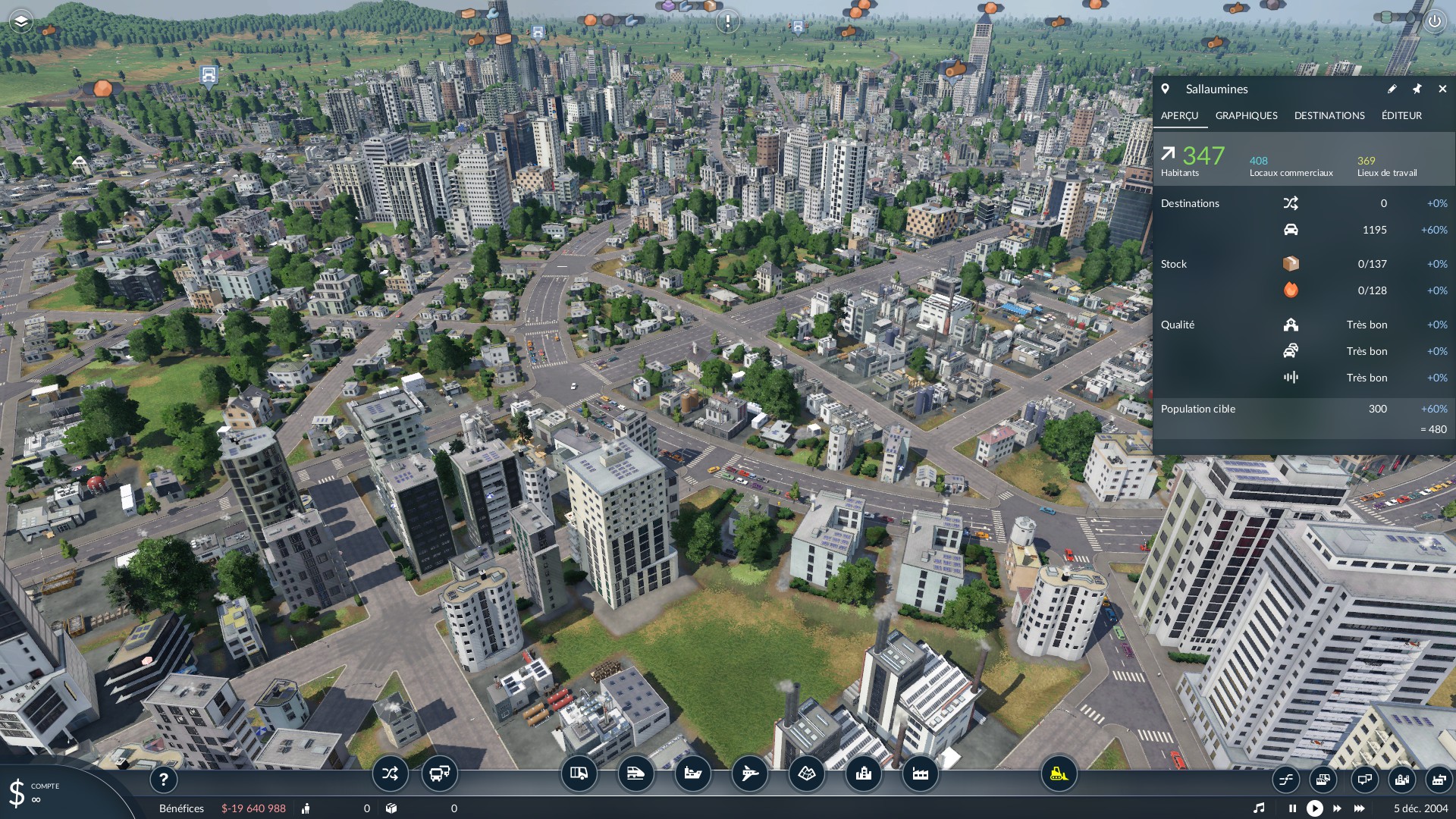Viewport: 1456px width, 819px height.
Task: Show the Aperçu tab
Action: [x=1179, y=115]
